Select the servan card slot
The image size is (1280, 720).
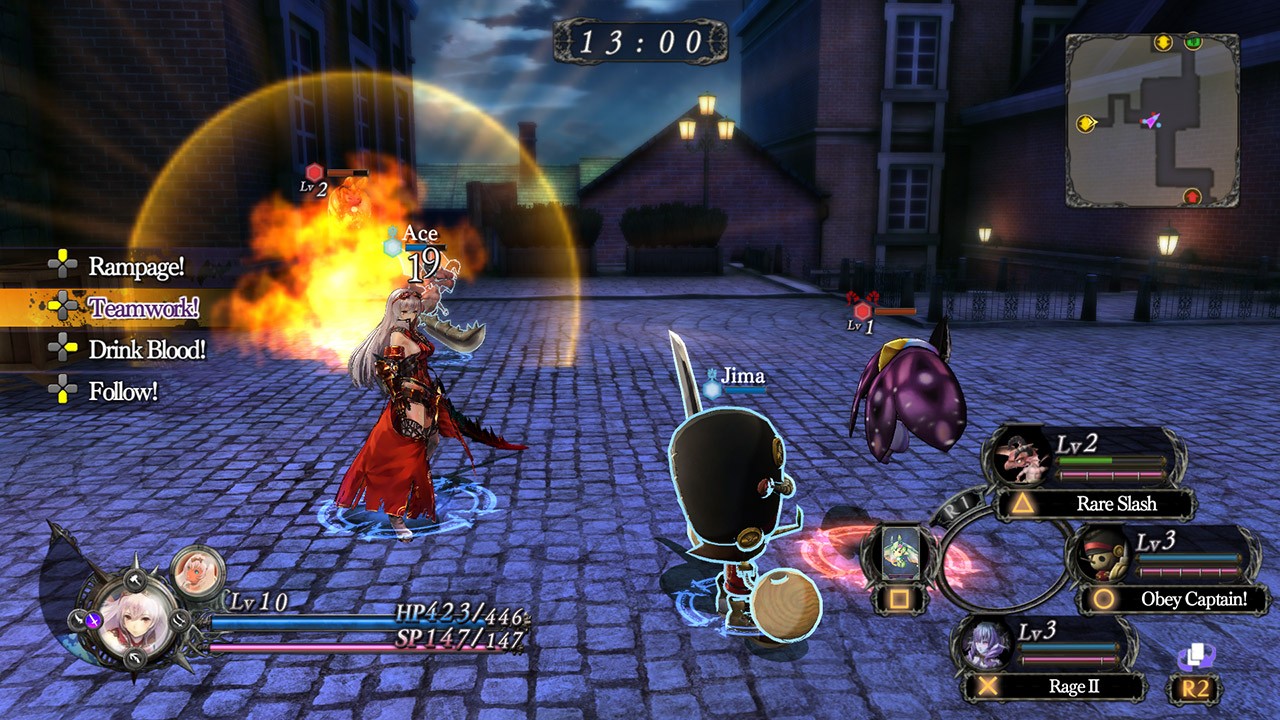coord(900,553)
